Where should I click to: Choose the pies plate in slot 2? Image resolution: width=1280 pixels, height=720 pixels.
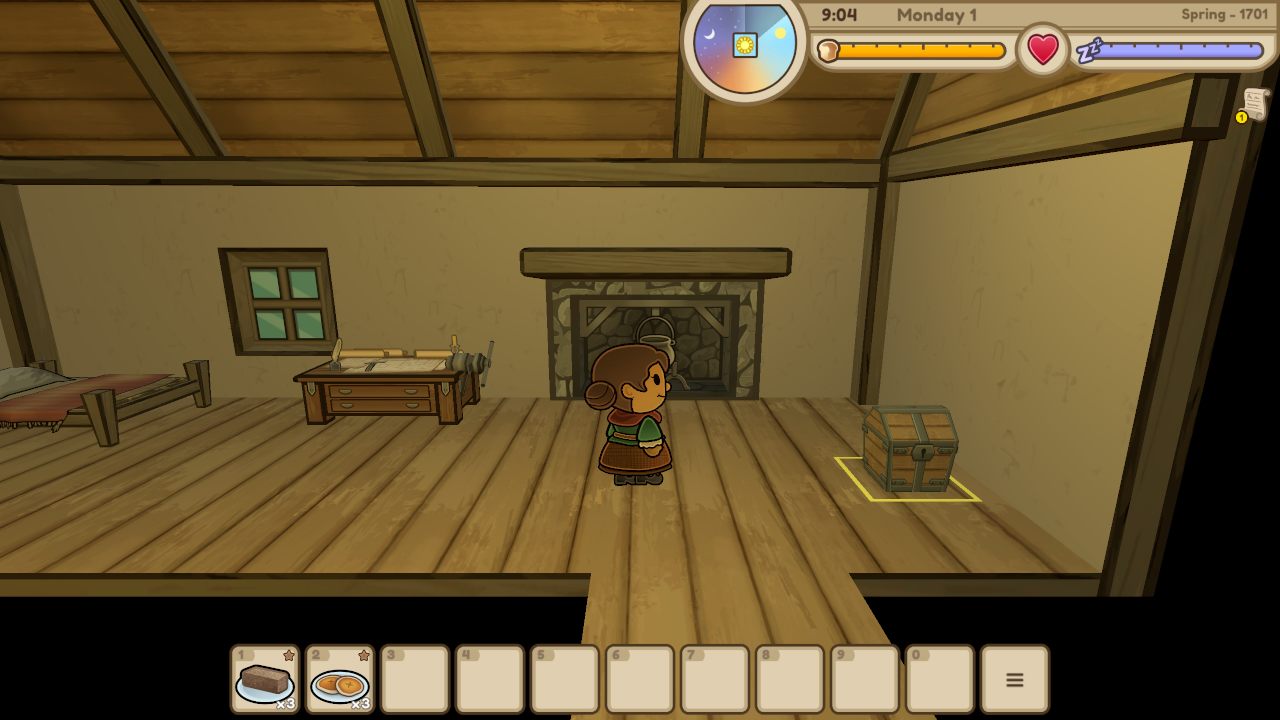[x=340, y=679]
